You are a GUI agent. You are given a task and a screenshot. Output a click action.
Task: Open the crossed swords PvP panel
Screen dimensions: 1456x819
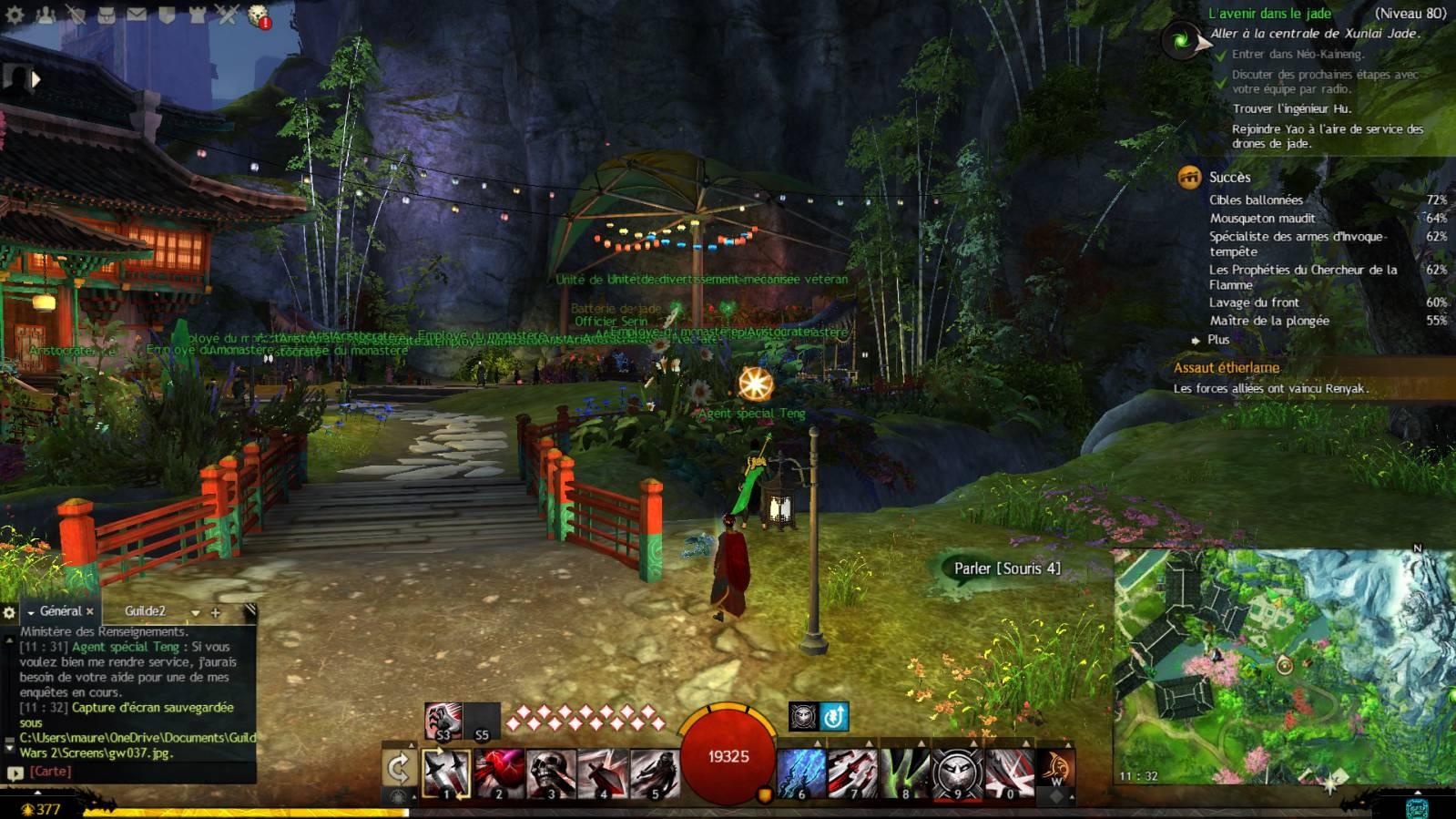point(227,15)
